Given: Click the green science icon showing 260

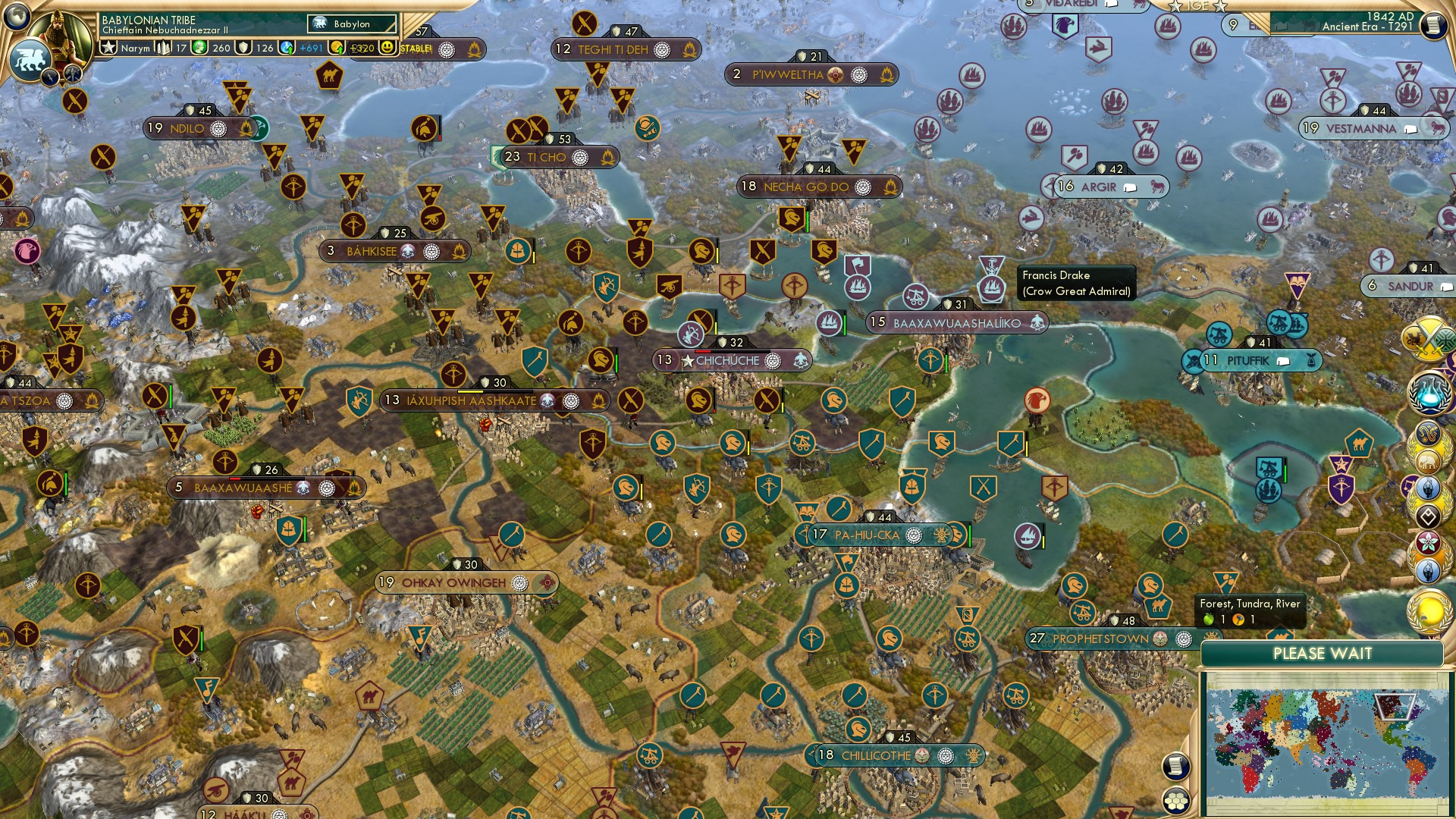Looking at the screenshot, I should pyautogui.click(x=200, y=48).
